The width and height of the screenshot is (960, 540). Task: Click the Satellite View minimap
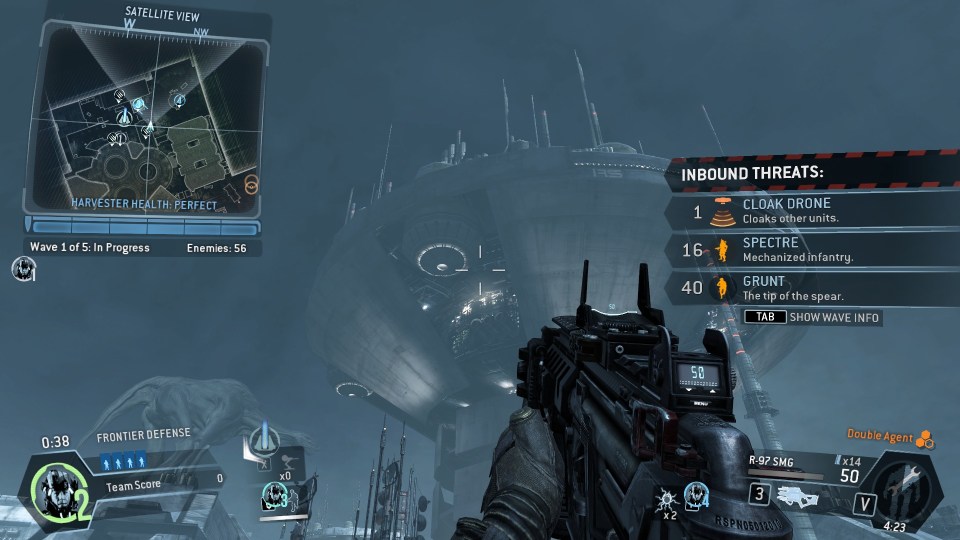click(x=146, y=118)
